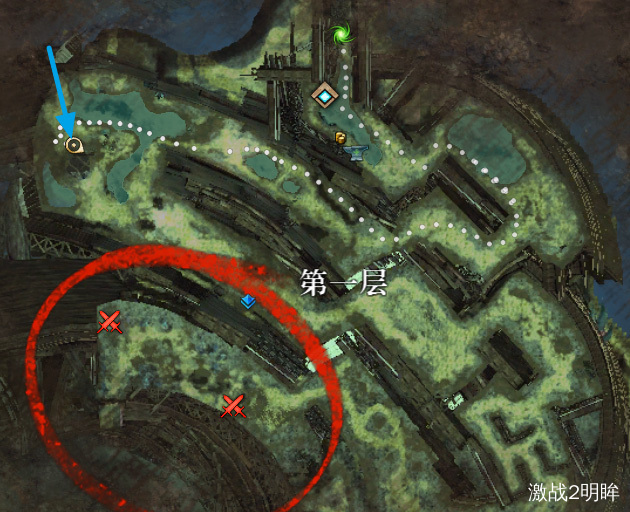
Task: Click the gold ring marker under the blue arrow
Action: click(x=72, y=145)
